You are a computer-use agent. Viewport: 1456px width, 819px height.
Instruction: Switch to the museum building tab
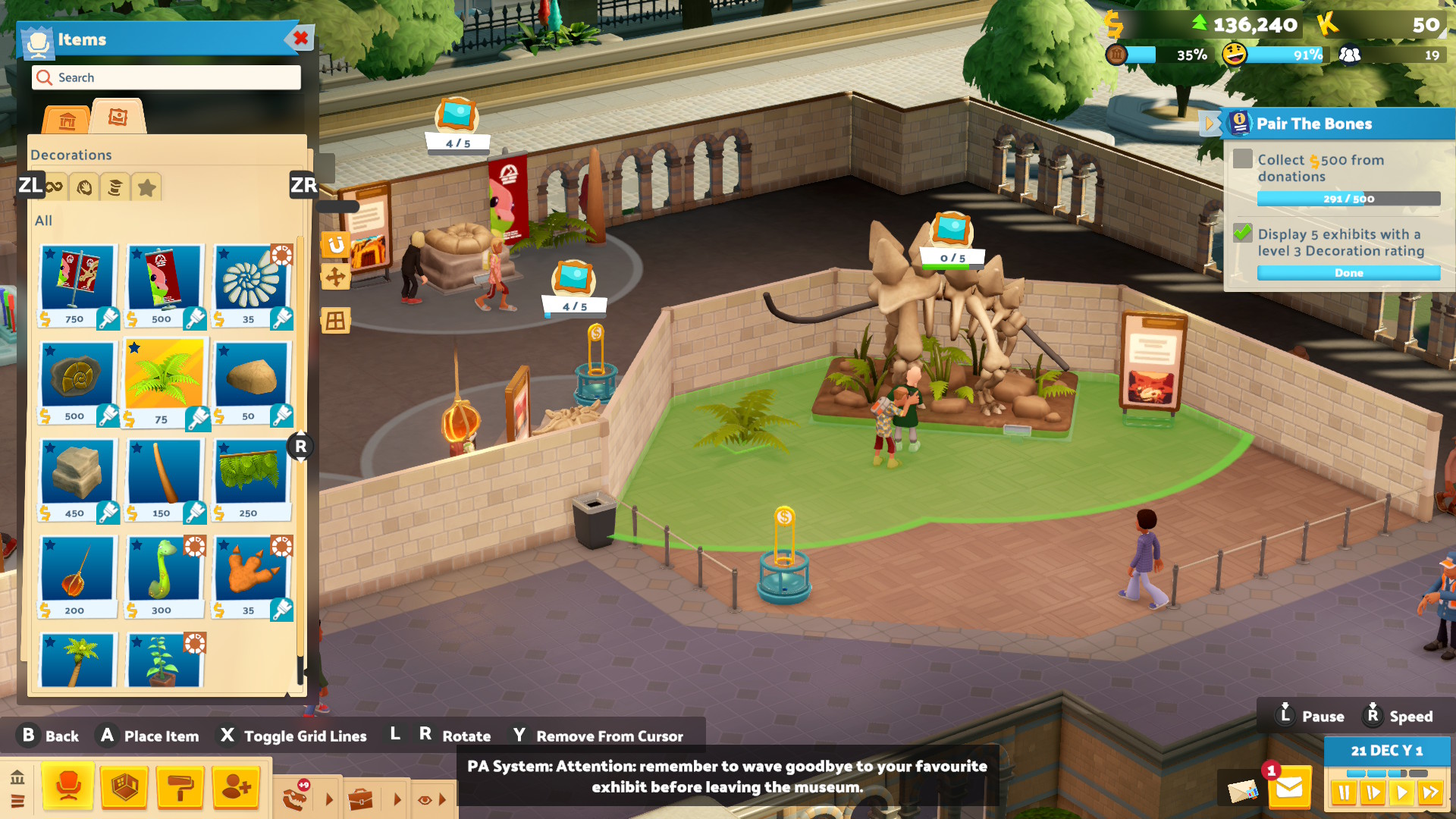[x=67, y=120]
